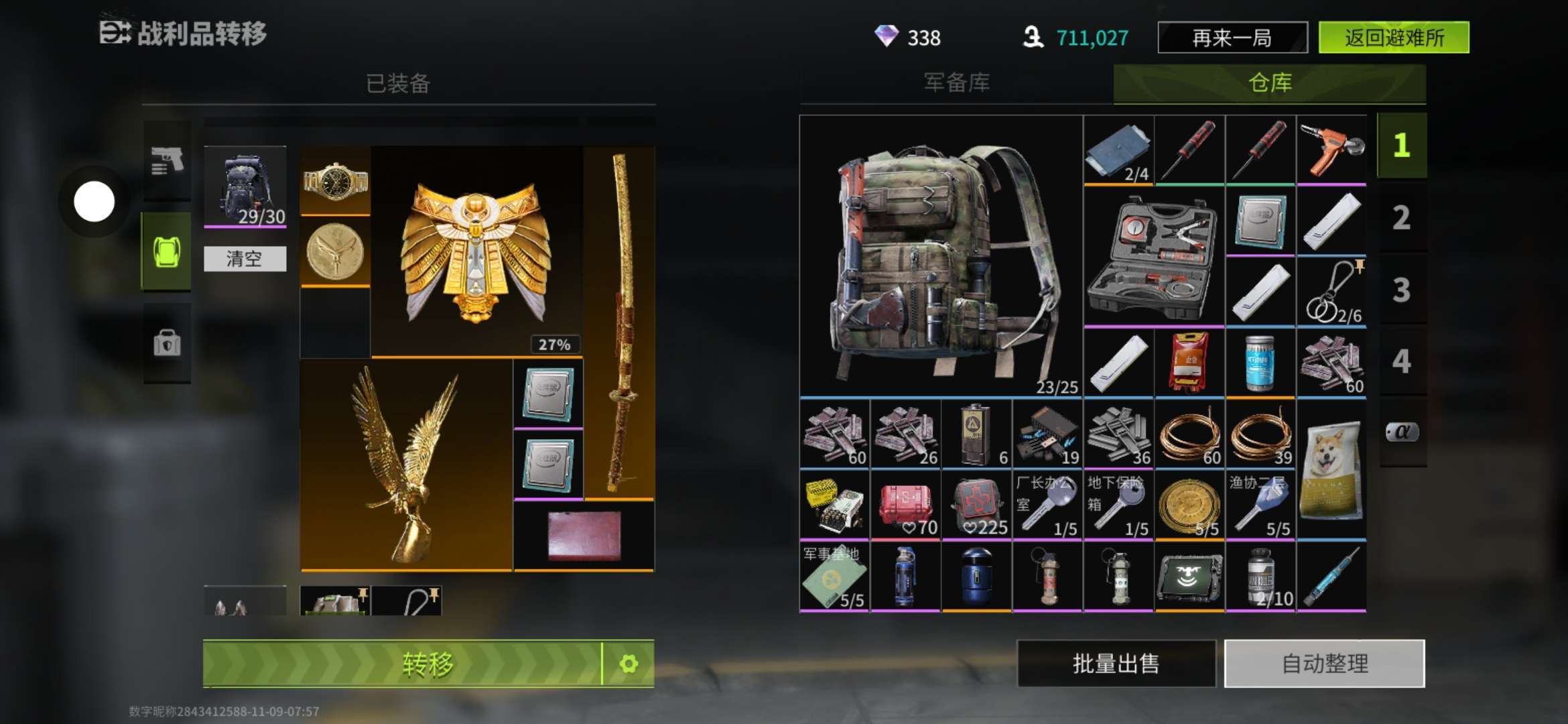Pick the gold wristwatch slot
Image resolution: width=1568 pixels, height=724 pixels.
point(335,180)
